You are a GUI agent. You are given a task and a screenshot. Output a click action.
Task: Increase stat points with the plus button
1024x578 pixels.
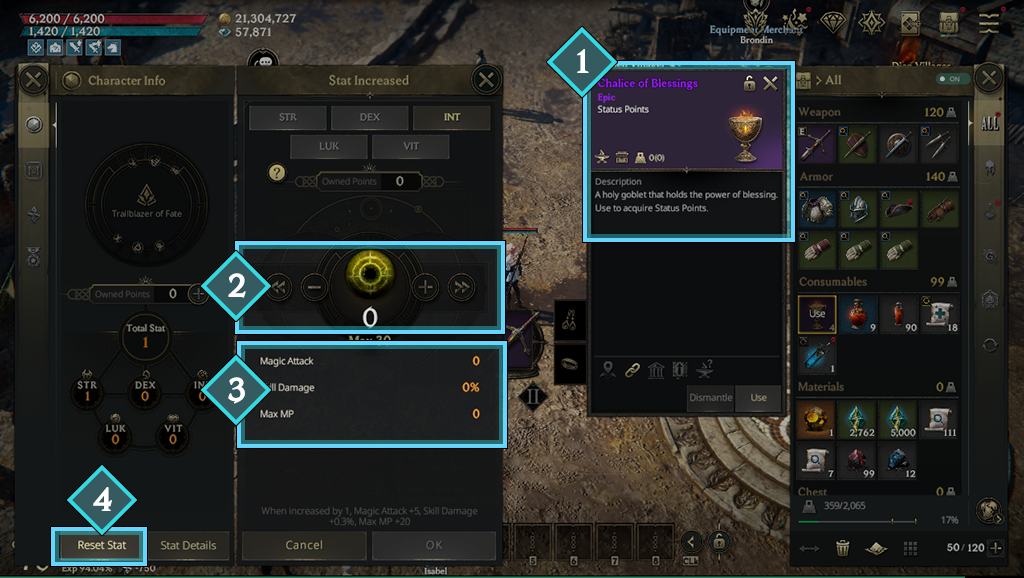[x=427, y=287]
